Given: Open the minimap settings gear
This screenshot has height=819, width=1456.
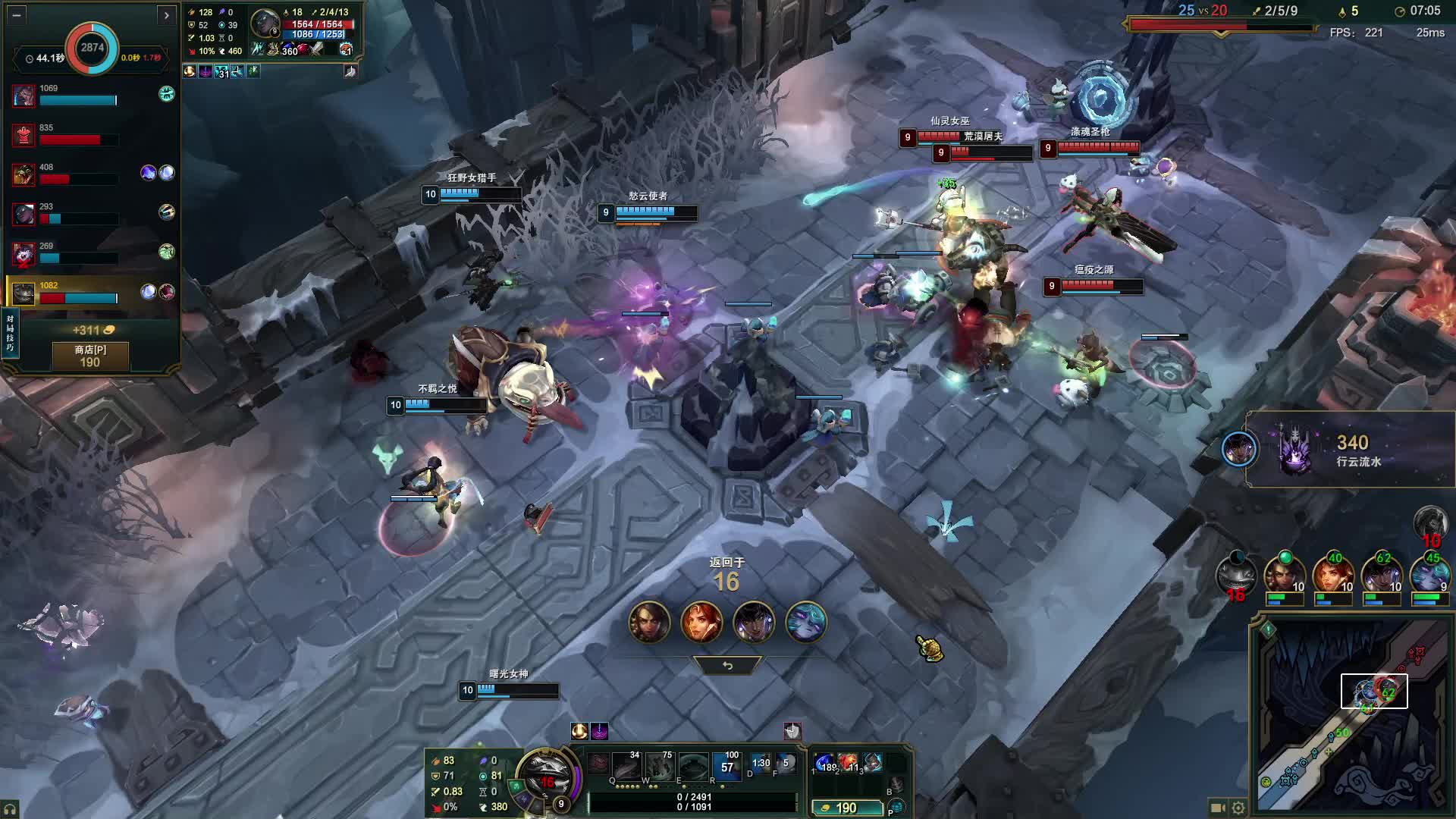Looking at the screenshot, I should click(1238, 808).
